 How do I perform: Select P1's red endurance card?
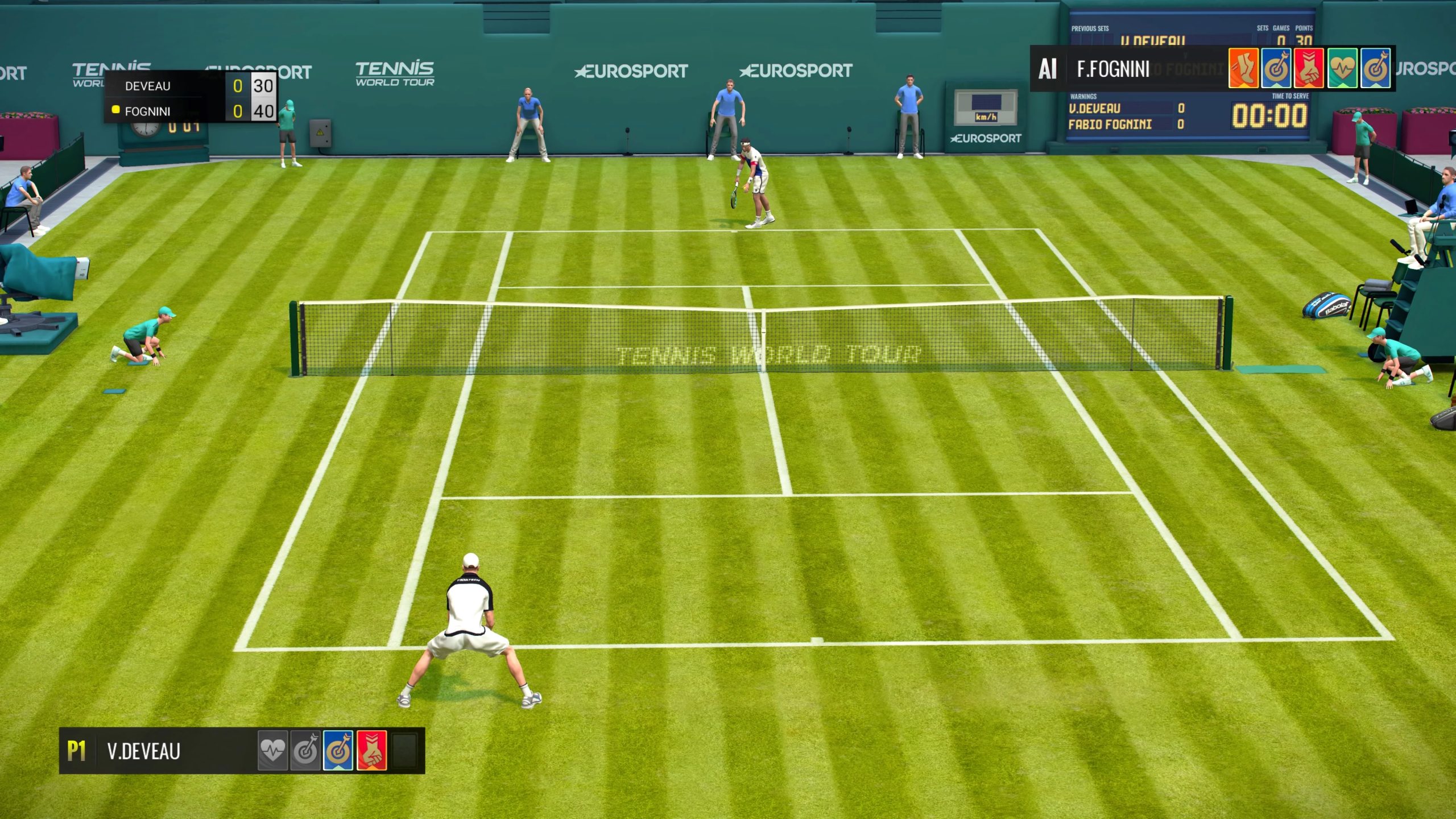tap(371, 751)
